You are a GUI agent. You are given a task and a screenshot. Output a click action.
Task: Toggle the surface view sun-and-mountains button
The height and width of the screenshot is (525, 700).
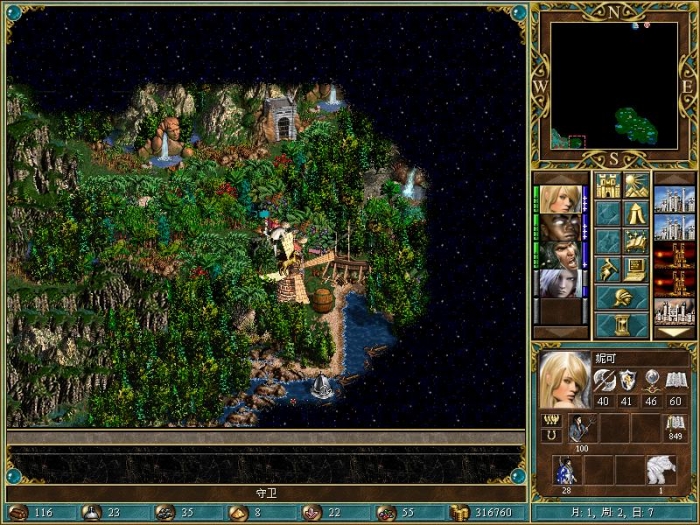pyautogui.click(x=636, y=185)
